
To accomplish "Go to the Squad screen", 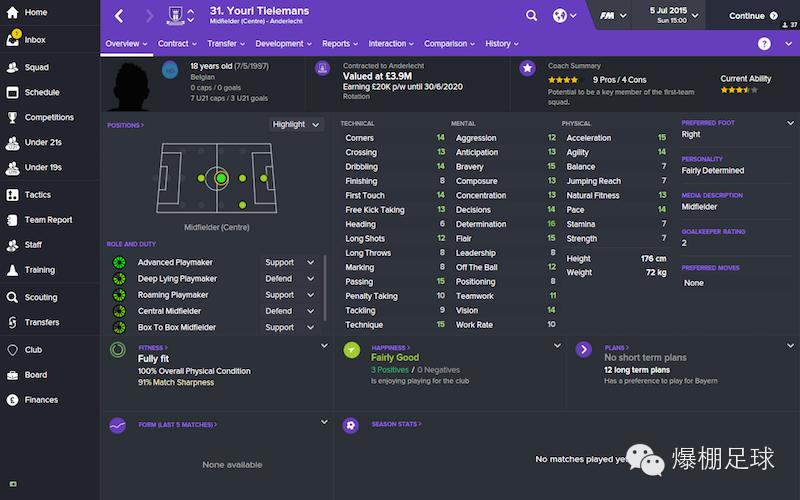I will click(36, 67).
